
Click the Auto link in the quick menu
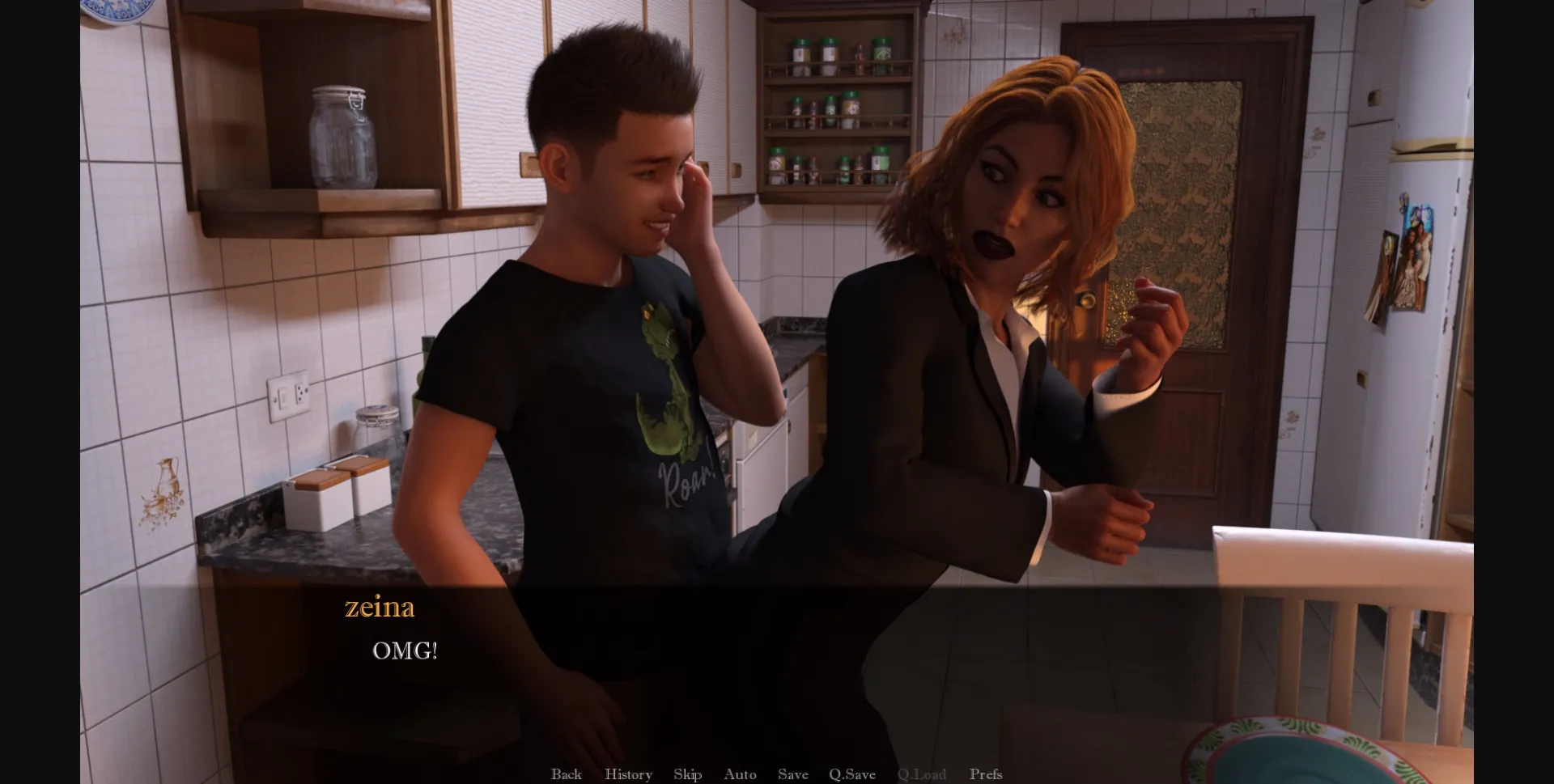point(740,774)
